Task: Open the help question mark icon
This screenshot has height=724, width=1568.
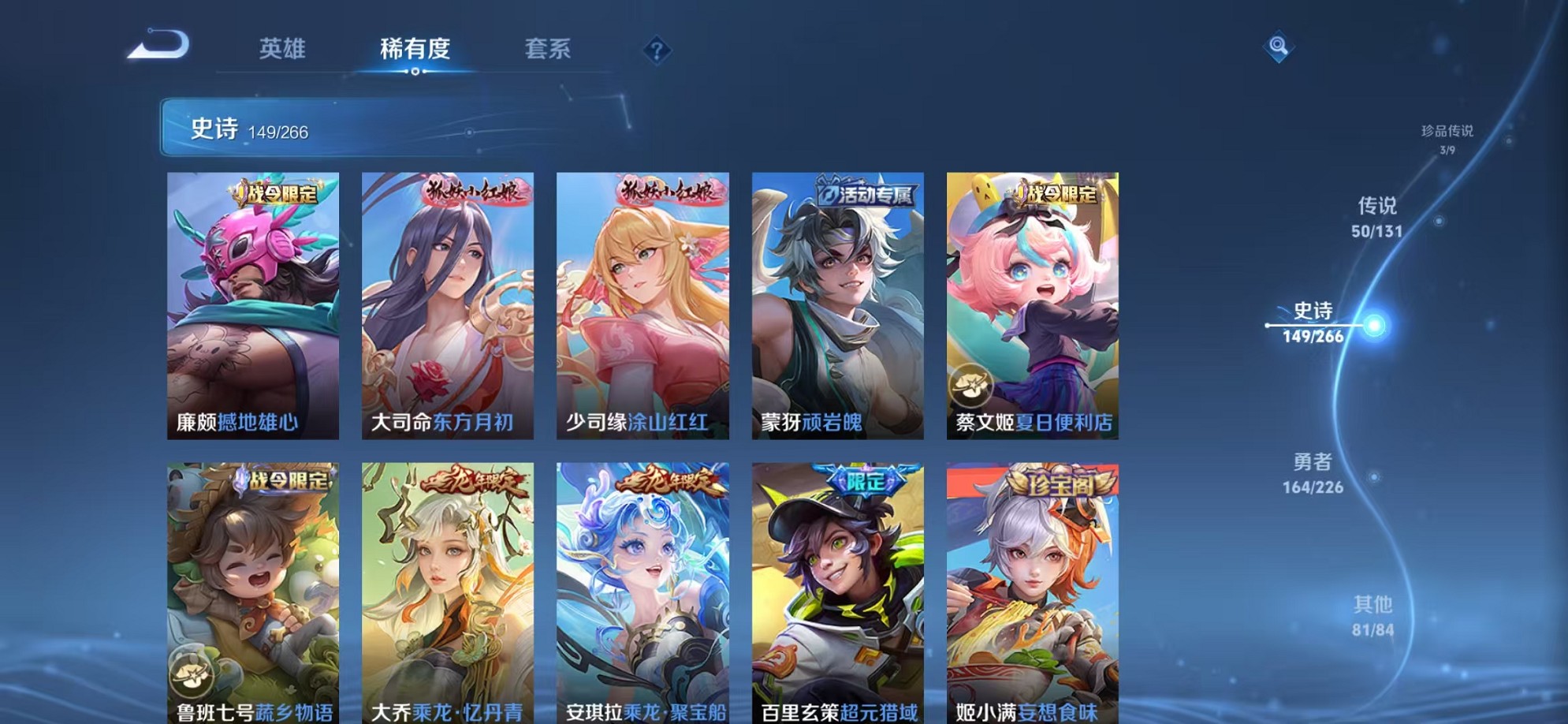Action: (x=657, y=50)
